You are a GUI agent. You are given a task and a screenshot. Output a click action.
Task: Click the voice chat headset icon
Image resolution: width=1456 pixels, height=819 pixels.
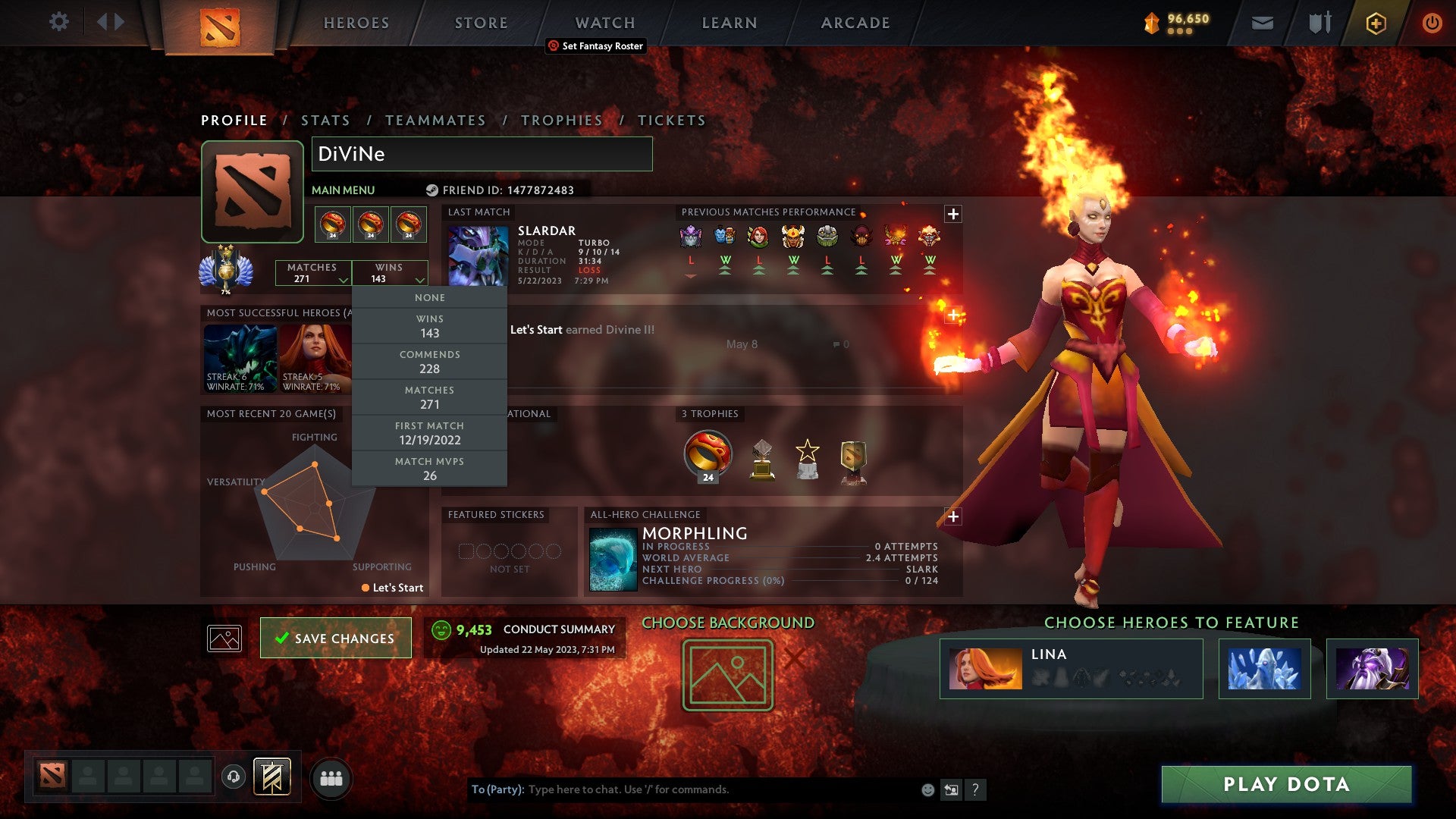click(233, 775)
